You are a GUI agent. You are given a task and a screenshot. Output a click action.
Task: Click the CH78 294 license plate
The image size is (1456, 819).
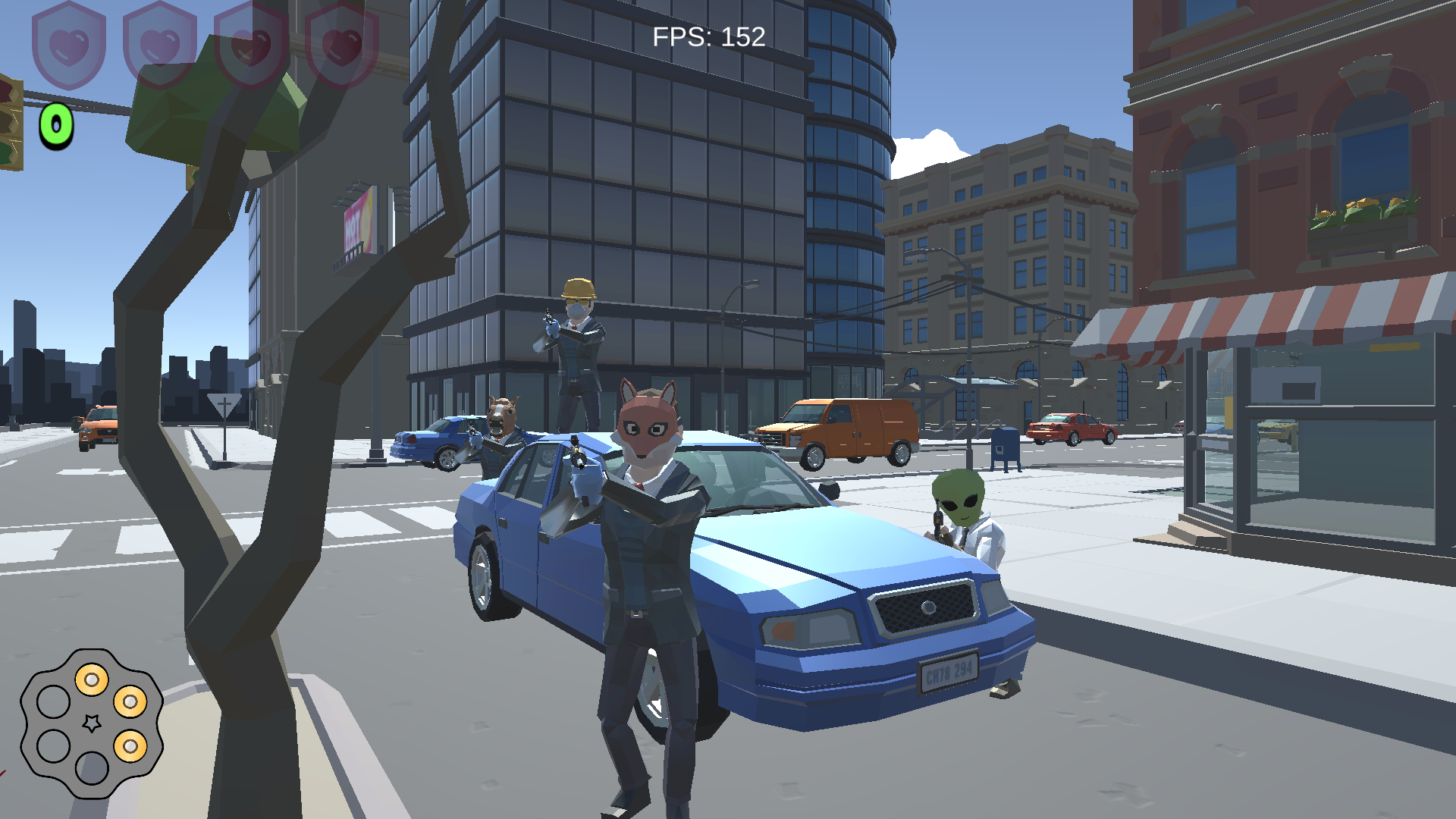(949, 670)
